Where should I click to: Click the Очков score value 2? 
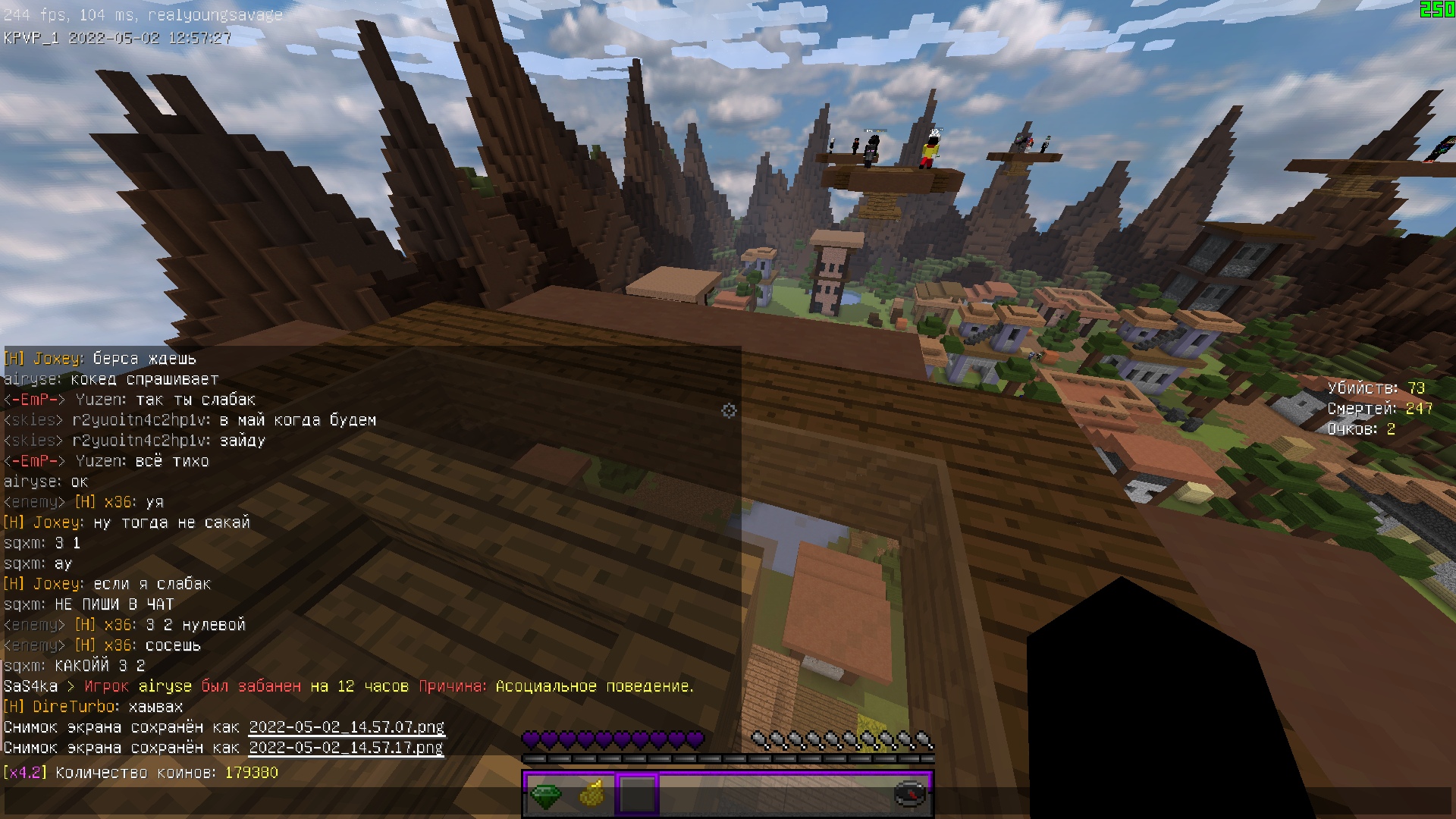(1390, 427)
